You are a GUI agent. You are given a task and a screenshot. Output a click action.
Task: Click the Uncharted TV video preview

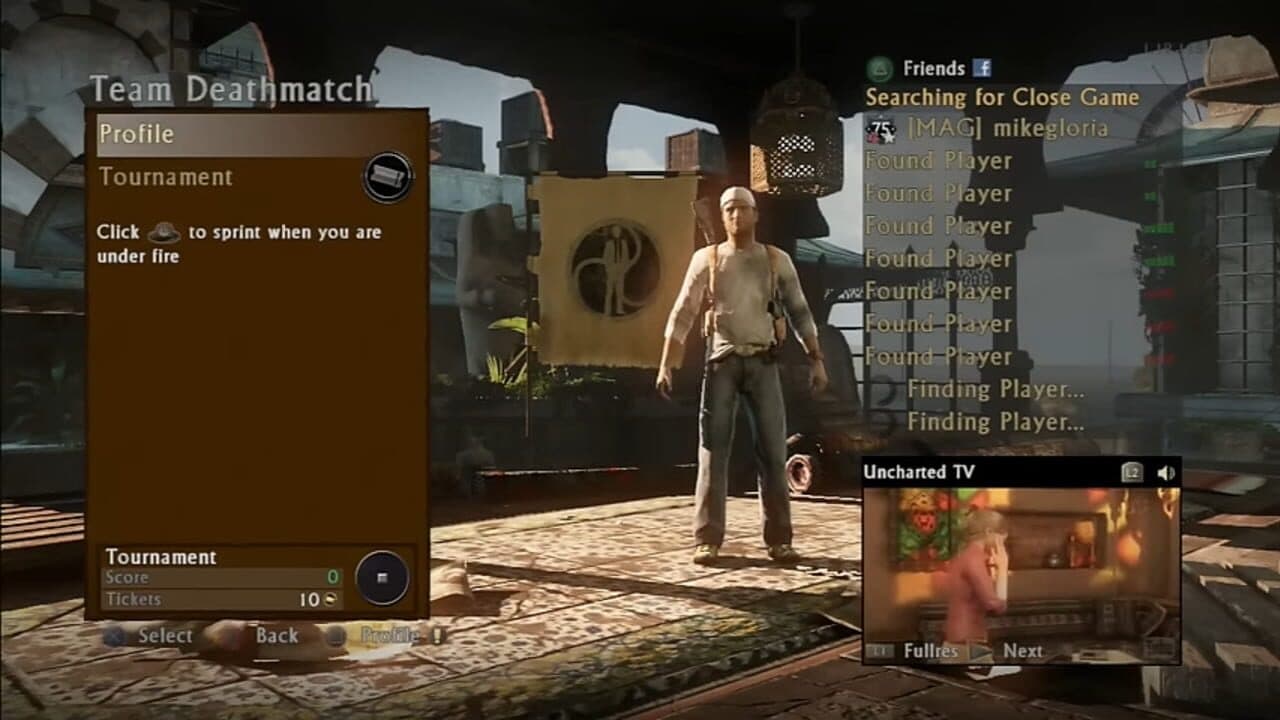coord(1020,560)
